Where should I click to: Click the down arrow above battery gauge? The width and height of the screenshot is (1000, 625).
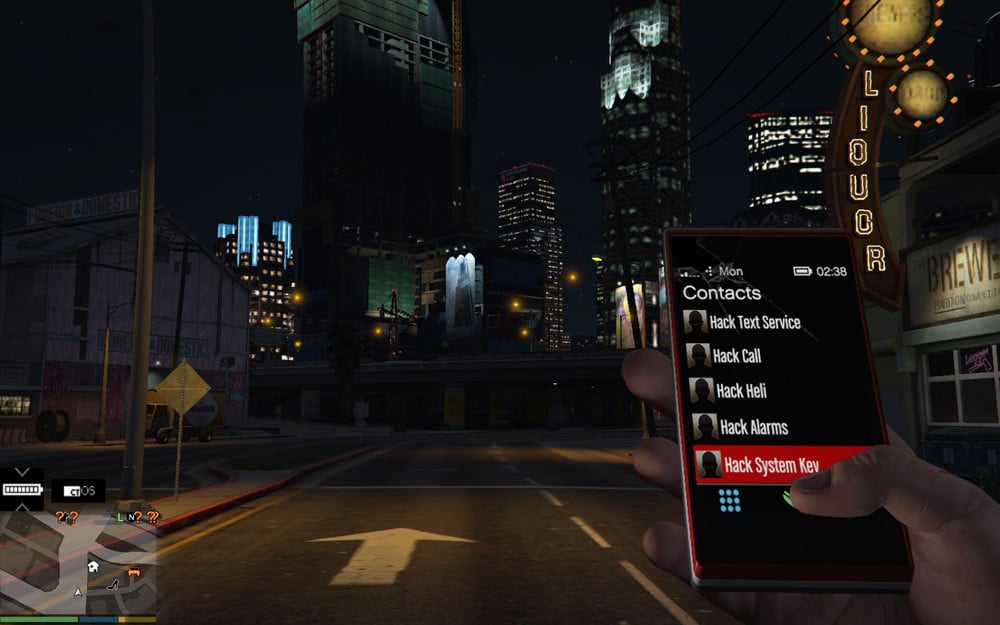pyautogui.click(x=21, y=472)
